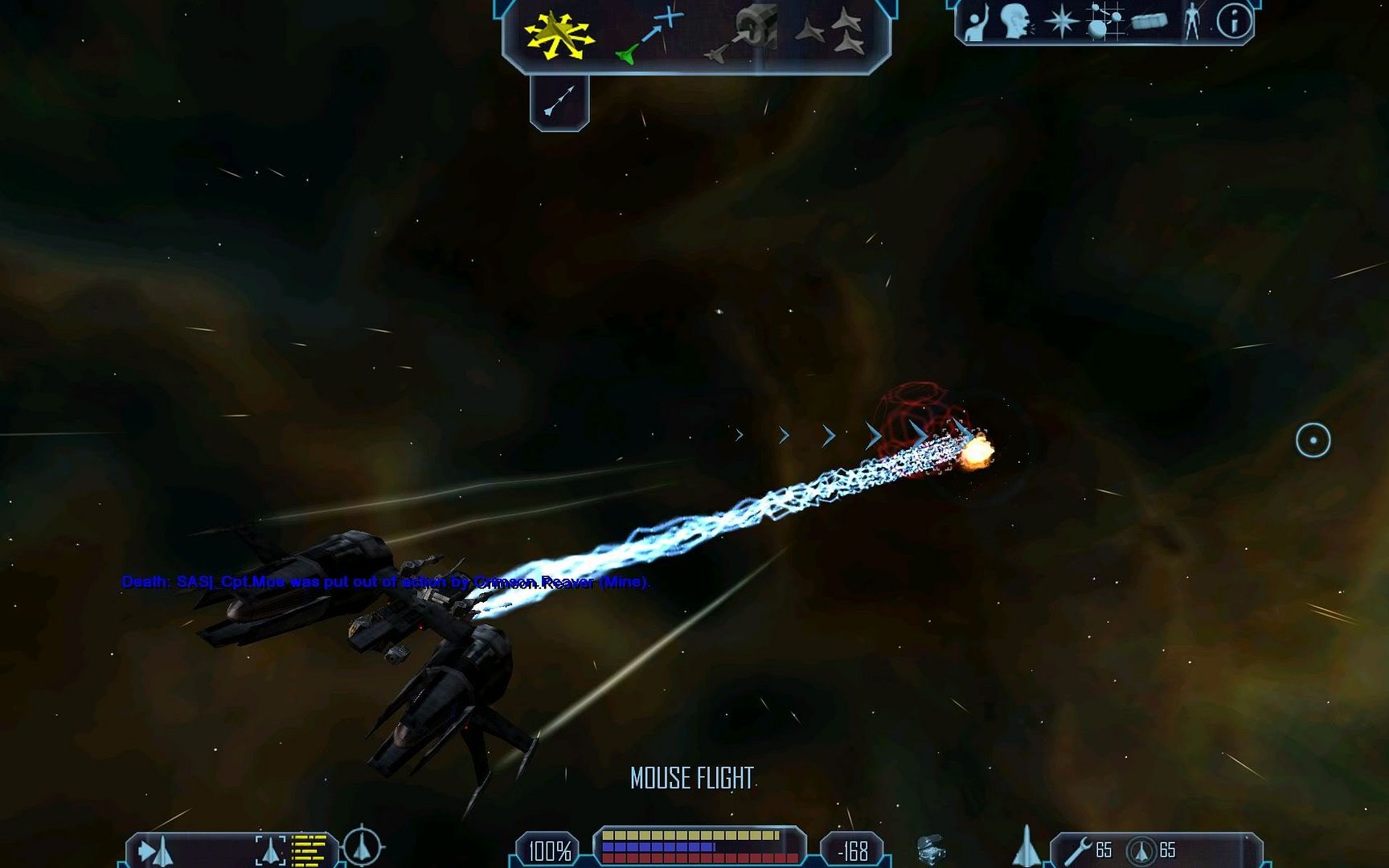The height and width of the screenshot is (868, 1389).
Task: Open the planets-and-grid map icon
Action: 1104,22
